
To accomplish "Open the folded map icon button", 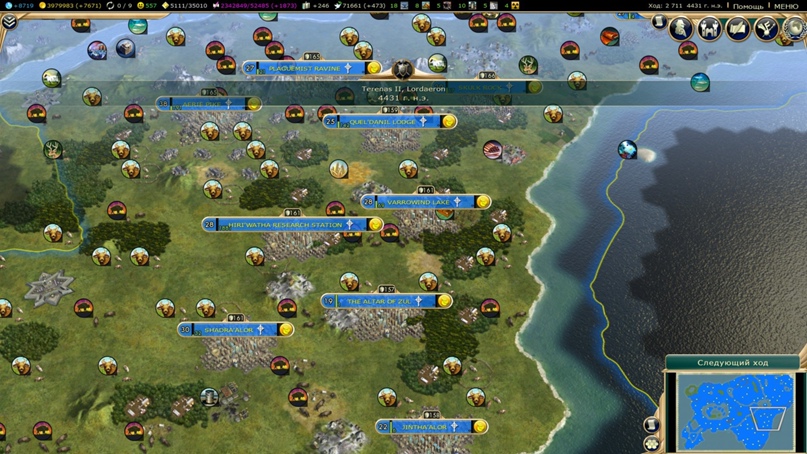I will (x=738, y=29).
